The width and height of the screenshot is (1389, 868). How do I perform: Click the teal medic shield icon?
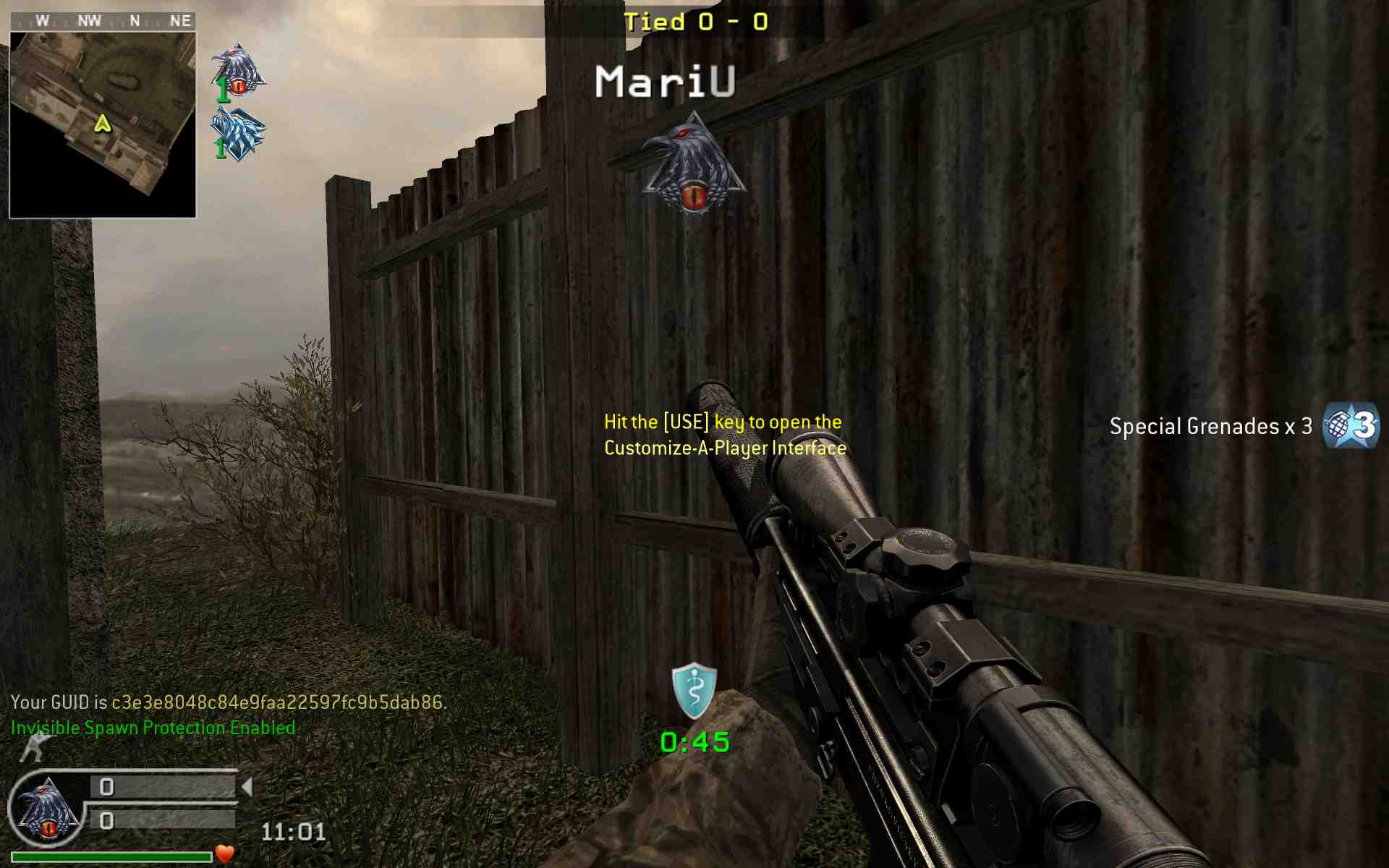(694, 691)
